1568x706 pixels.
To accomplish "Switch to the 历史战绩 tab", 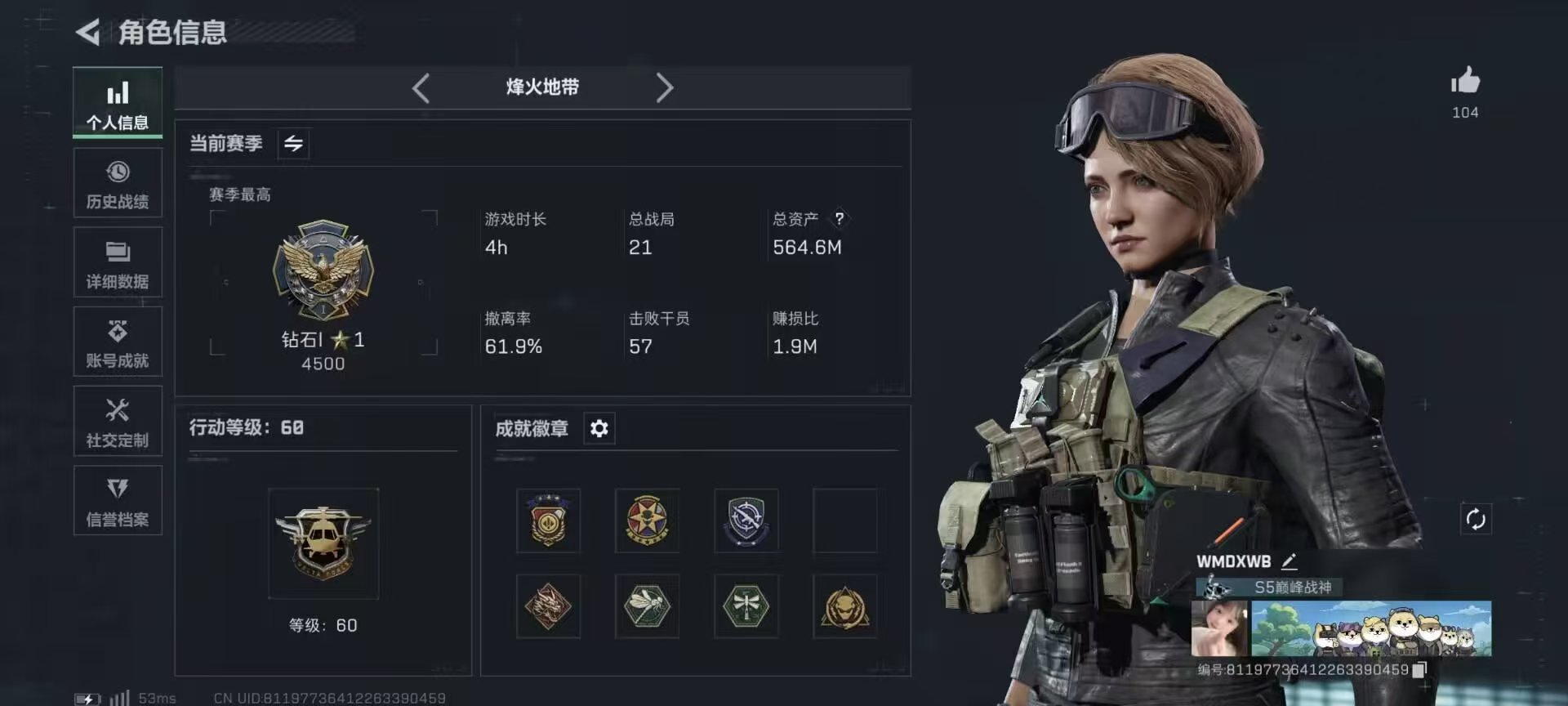I will click(118, 184).
